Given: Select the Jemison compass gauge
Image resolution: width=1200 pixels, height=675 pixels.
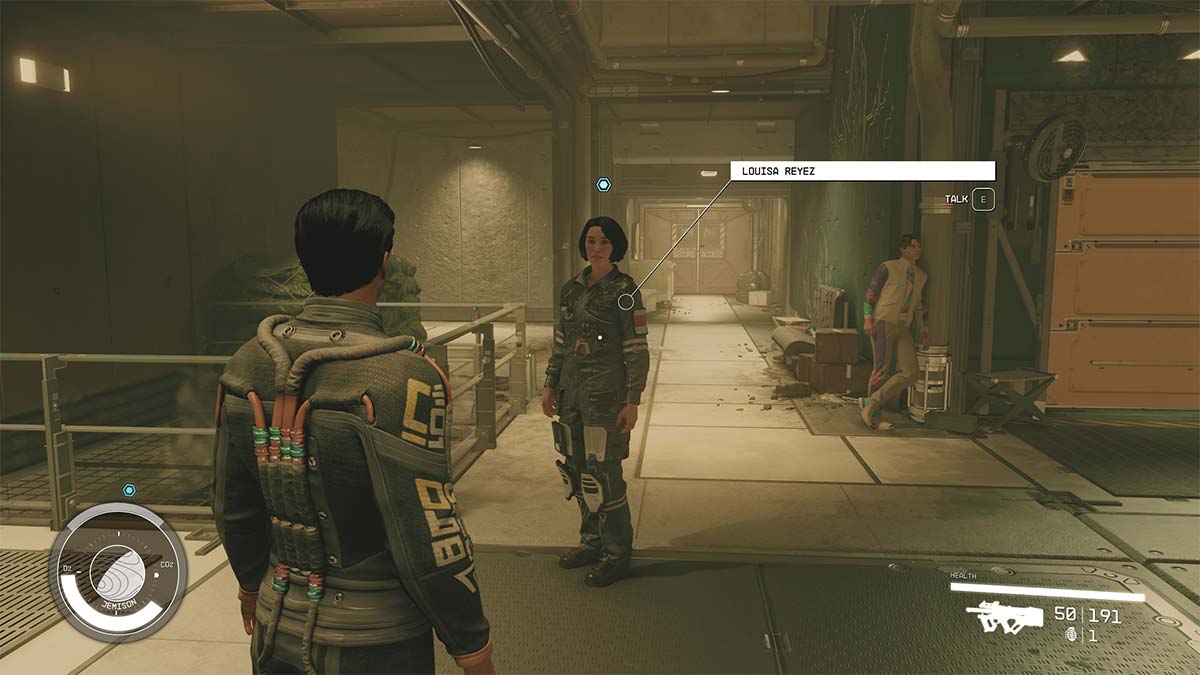Looking at the screenshot, I should click(x=118, y=571).
